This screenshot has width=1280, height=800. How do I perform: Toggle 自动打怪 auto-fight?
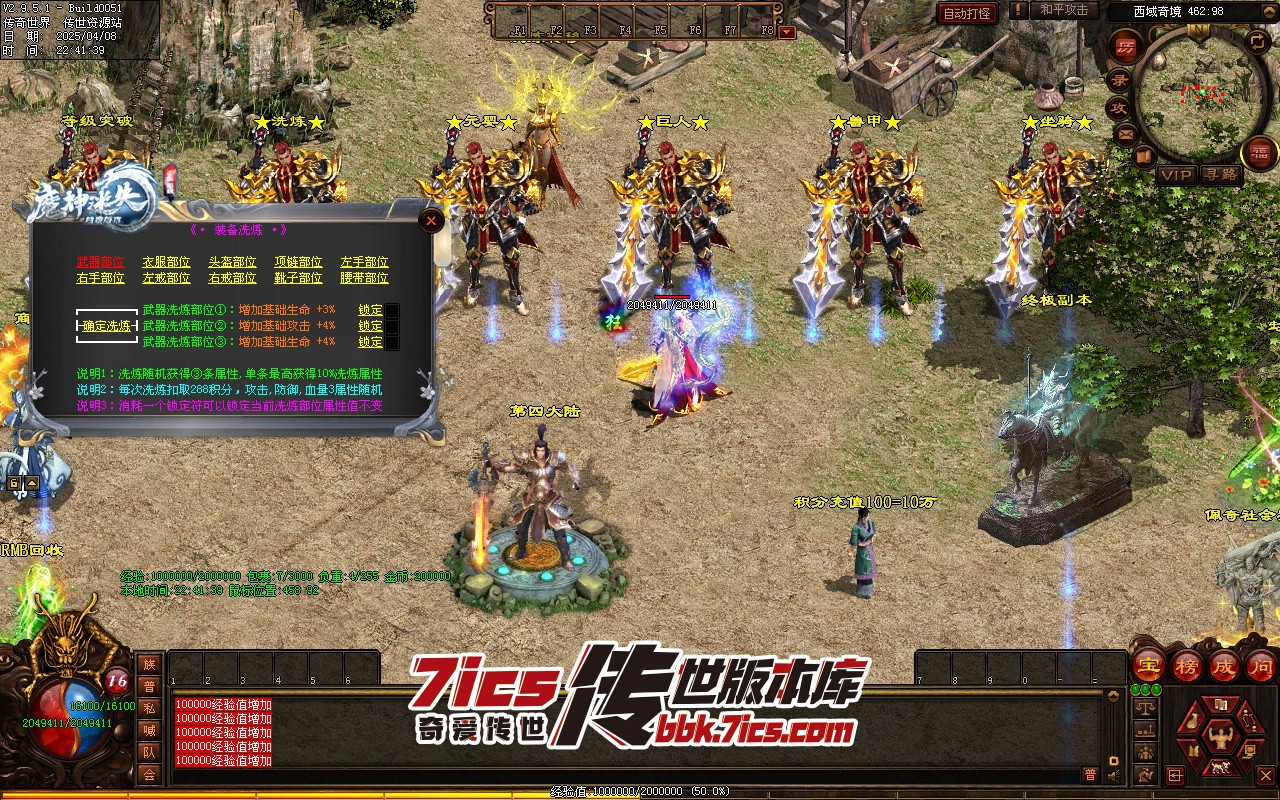(x=967, y=13)
